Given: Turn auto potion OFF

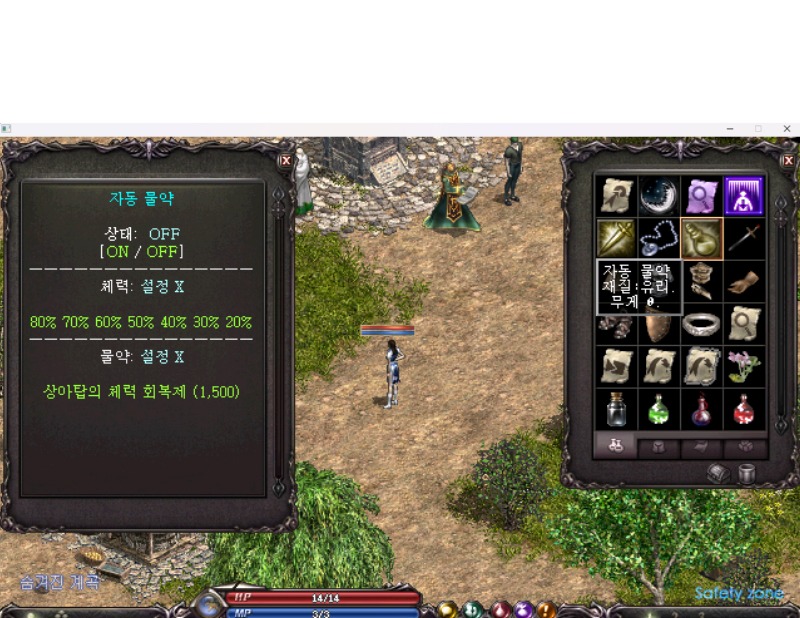Looking at the screenshot, I should pyautogui.click(x=160, y=252).
